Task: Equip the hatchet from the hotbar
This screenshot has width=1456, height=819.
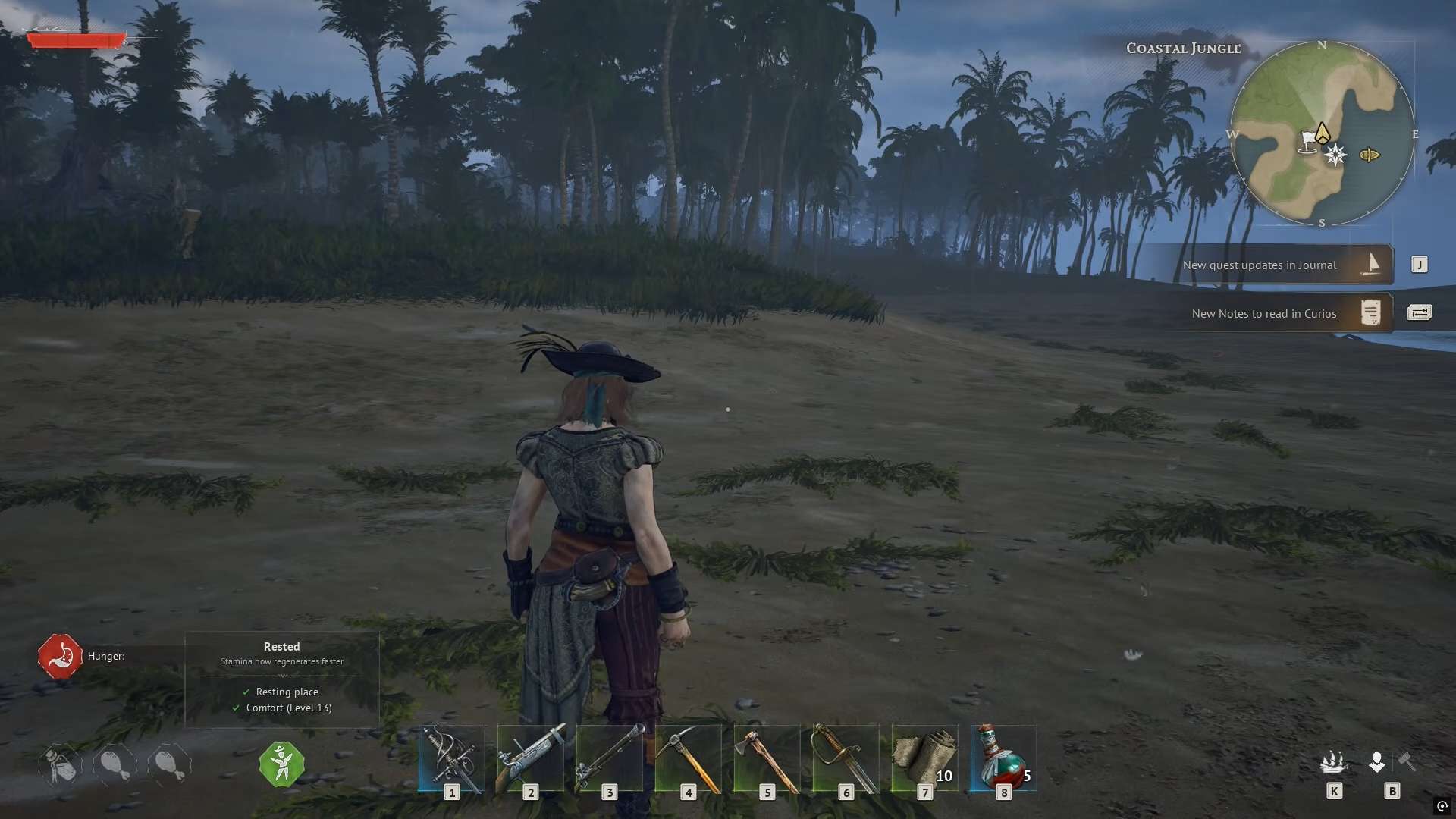Action: (x=767, y=758)
